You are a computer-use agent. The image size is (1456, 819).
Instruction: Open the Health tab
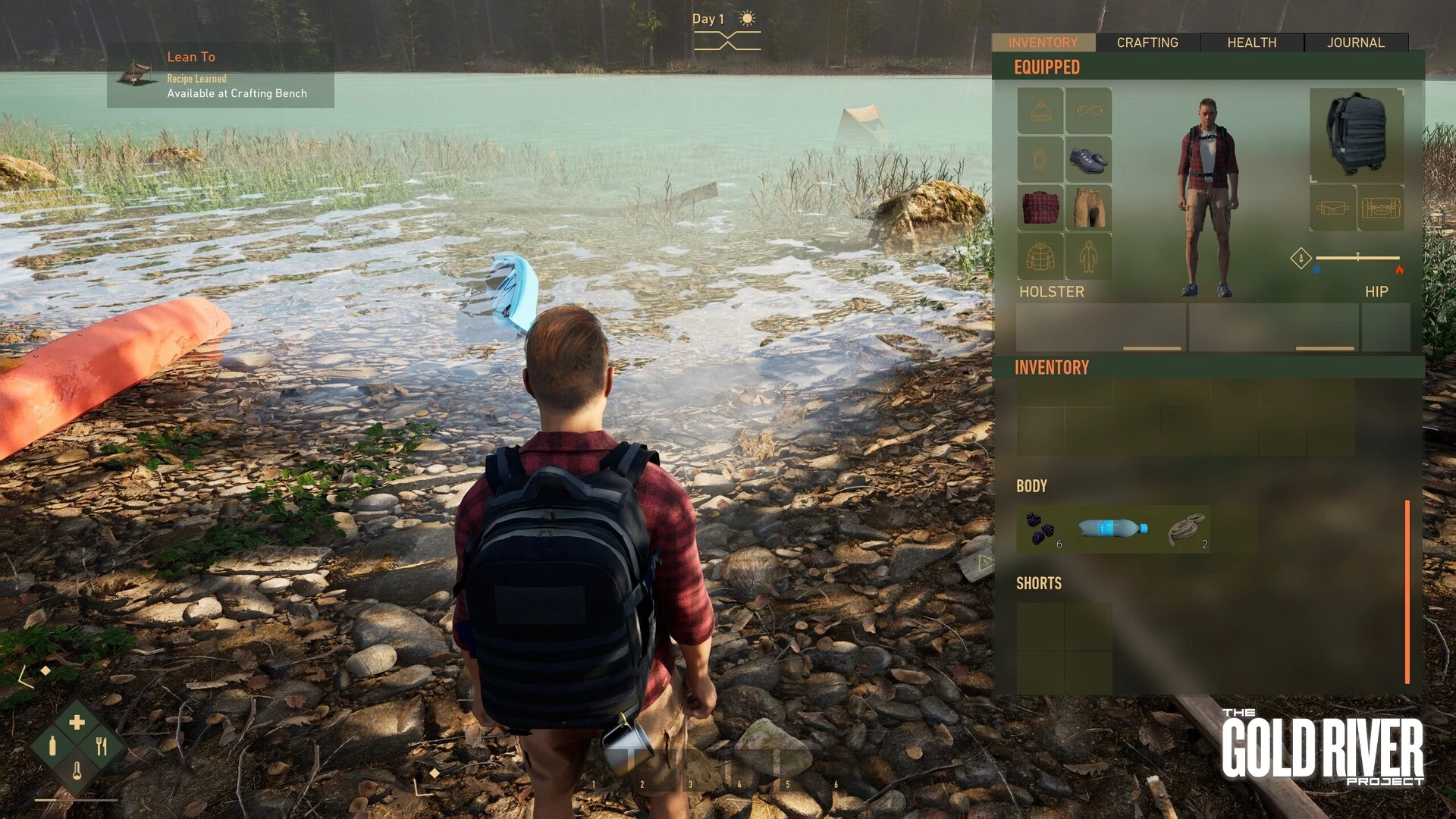tap(1251, 42)
